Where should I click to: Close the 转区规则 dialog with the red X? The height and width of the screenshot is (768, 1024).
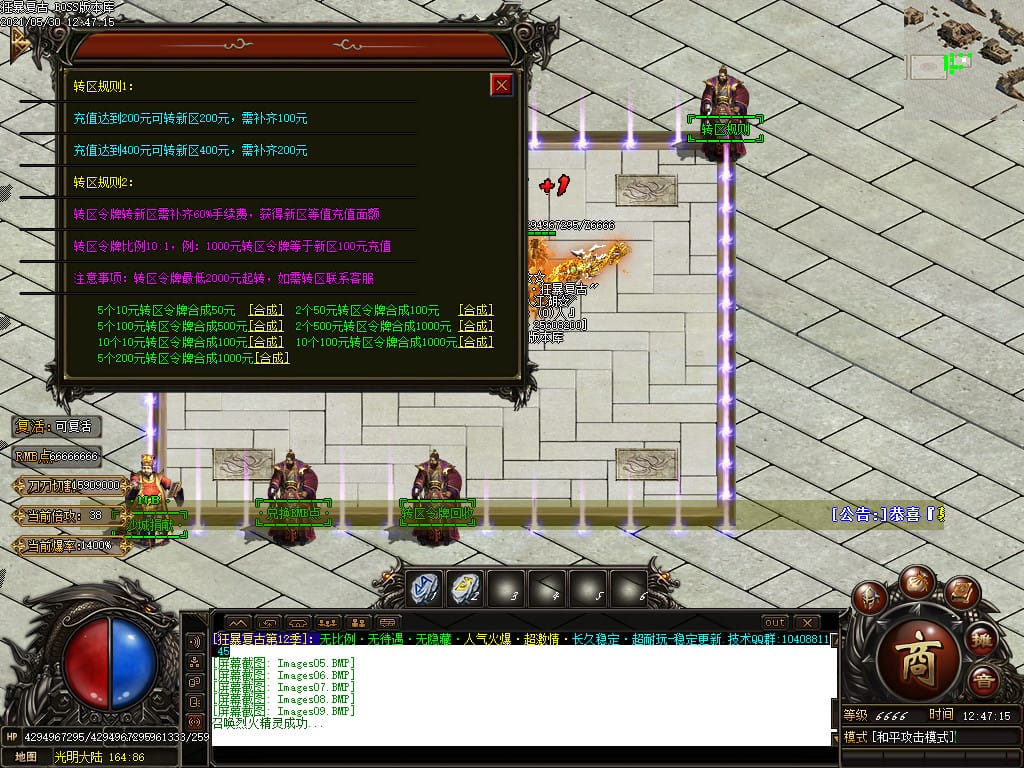[x=501, y=85]
